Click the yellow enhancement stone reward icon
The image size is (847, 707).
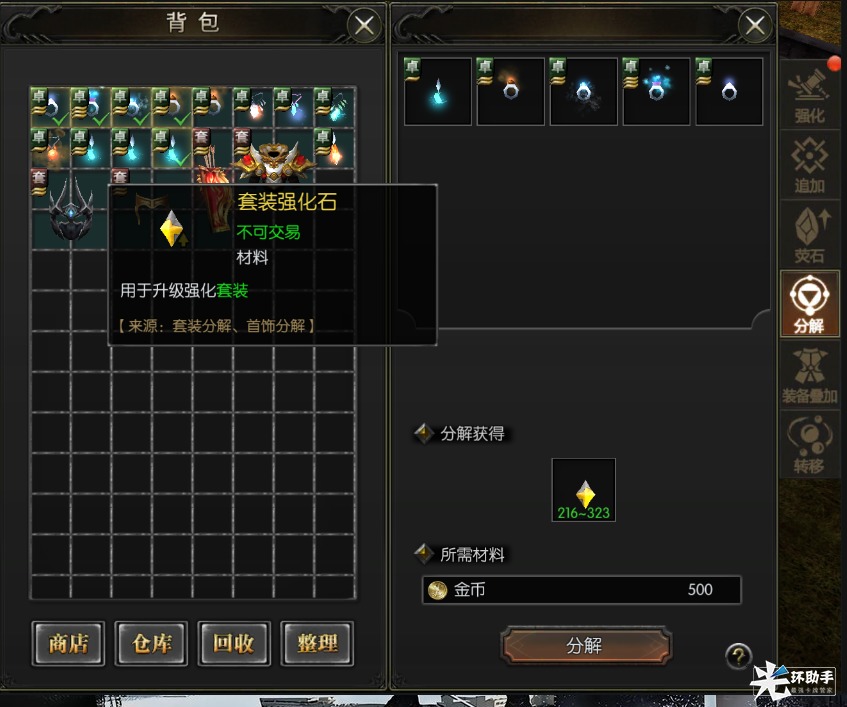point(584,490)
